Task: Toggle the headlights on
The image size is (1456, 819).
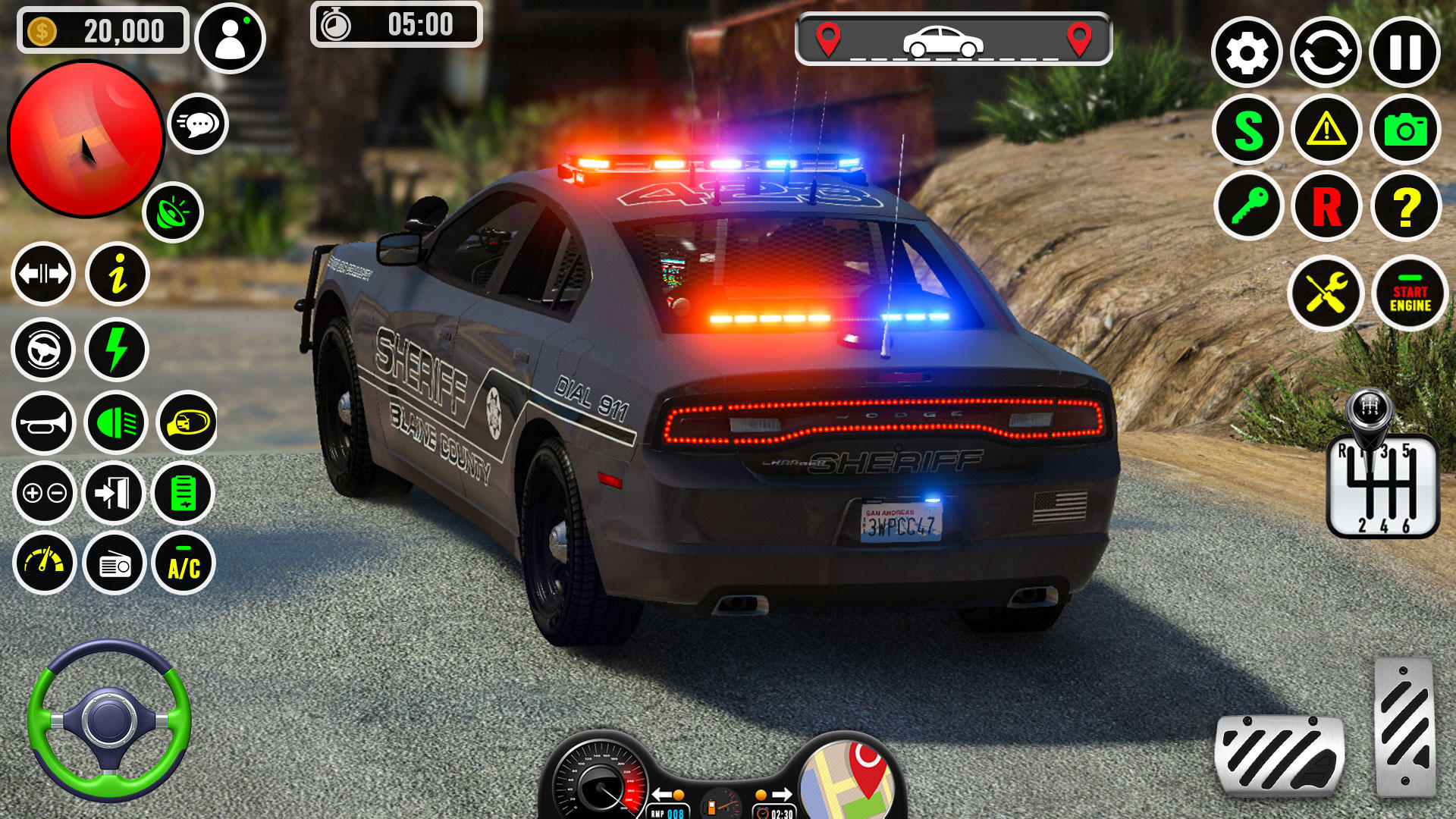Action: pyautogui.click(x=115, y=422)
